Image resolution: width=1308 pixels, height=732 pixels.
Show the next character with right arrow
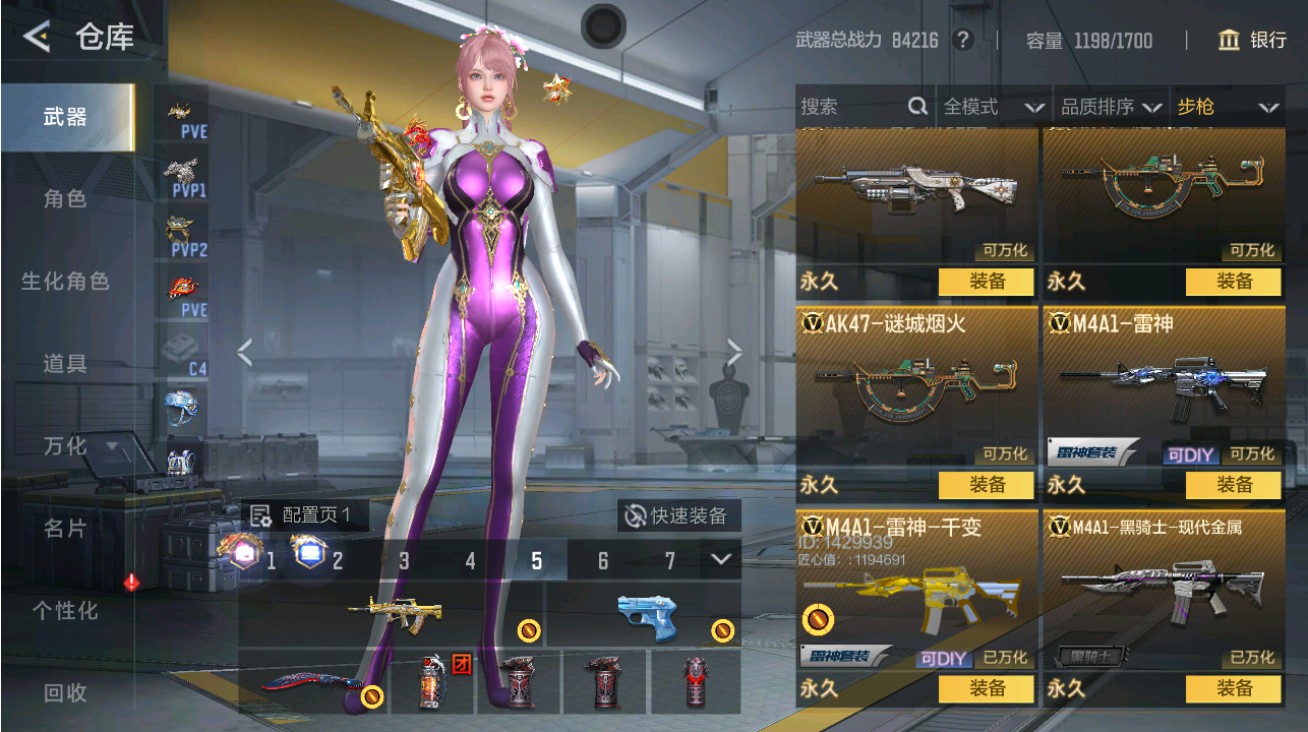click(735, 352)
